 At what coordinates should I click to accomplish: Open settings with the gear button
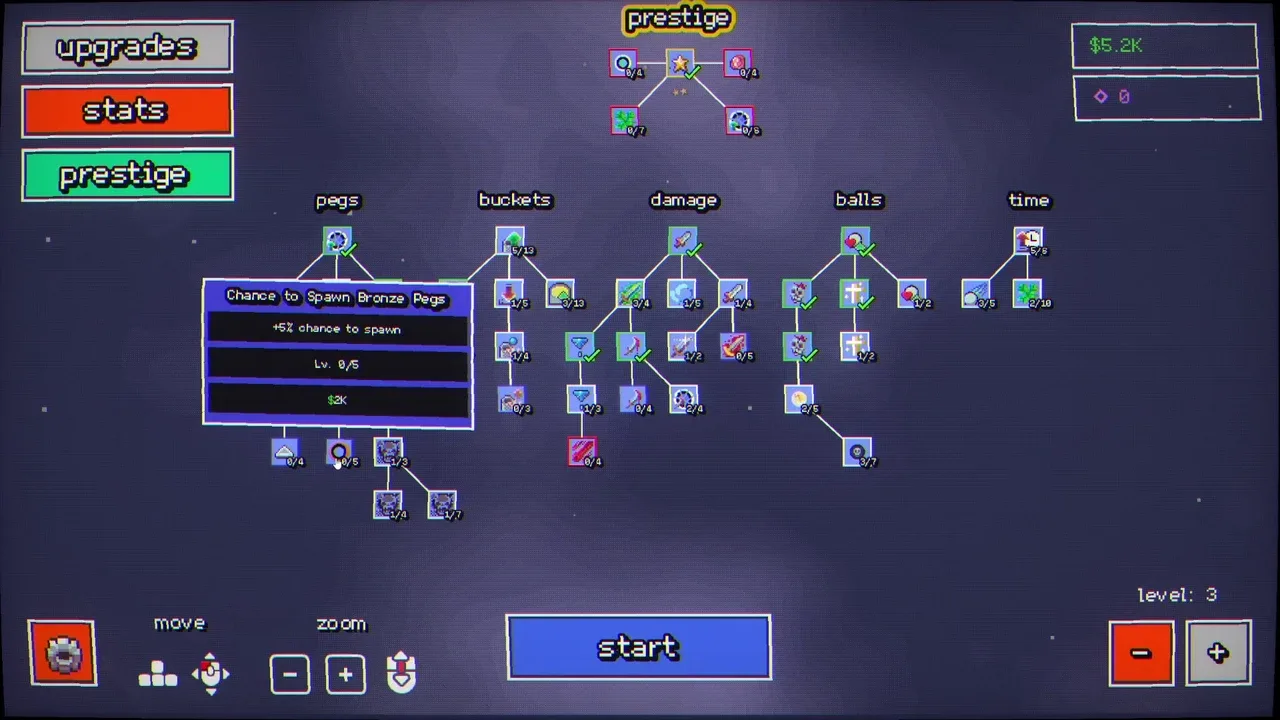[62, 653]
